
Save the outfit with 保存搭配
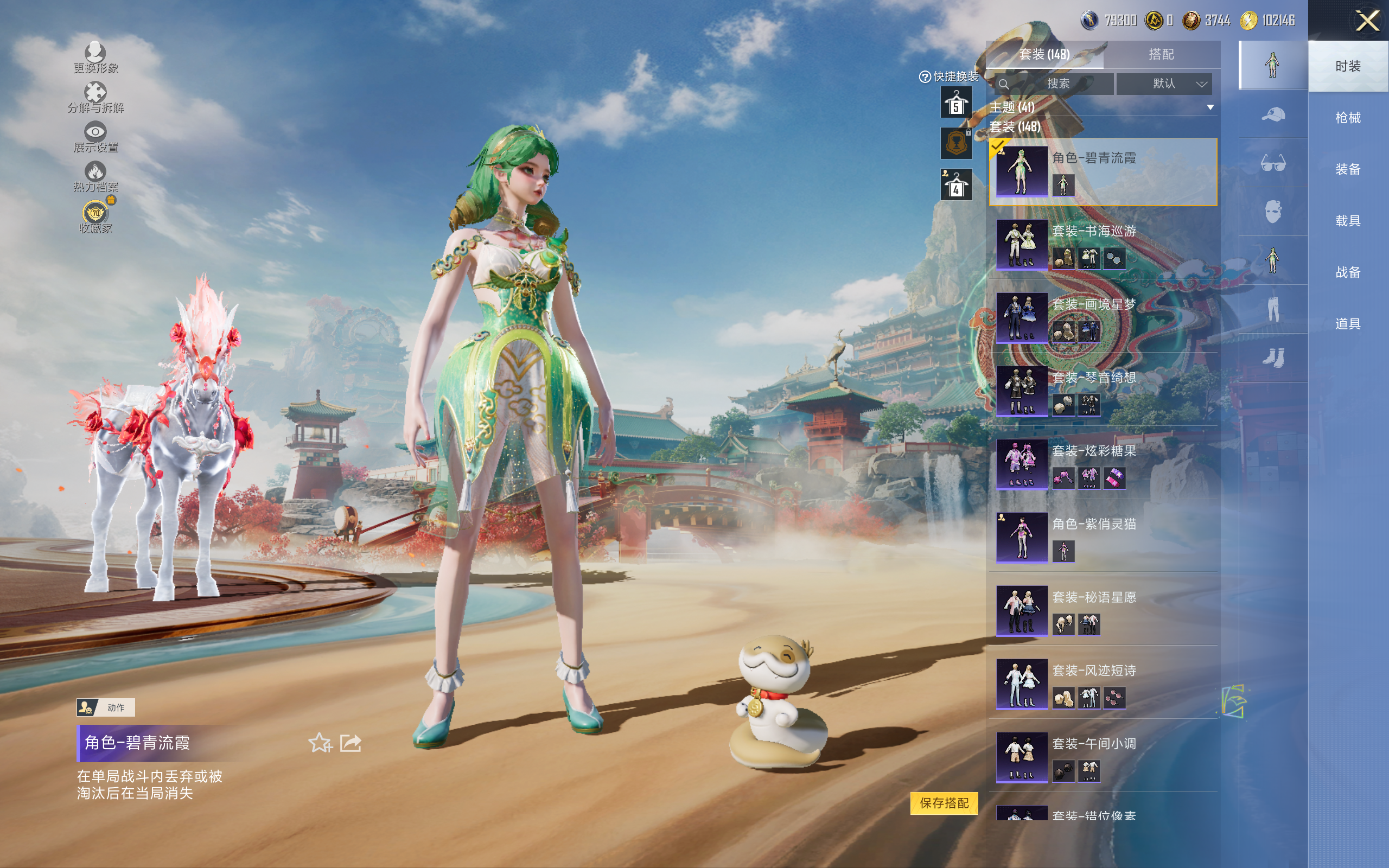944,802
